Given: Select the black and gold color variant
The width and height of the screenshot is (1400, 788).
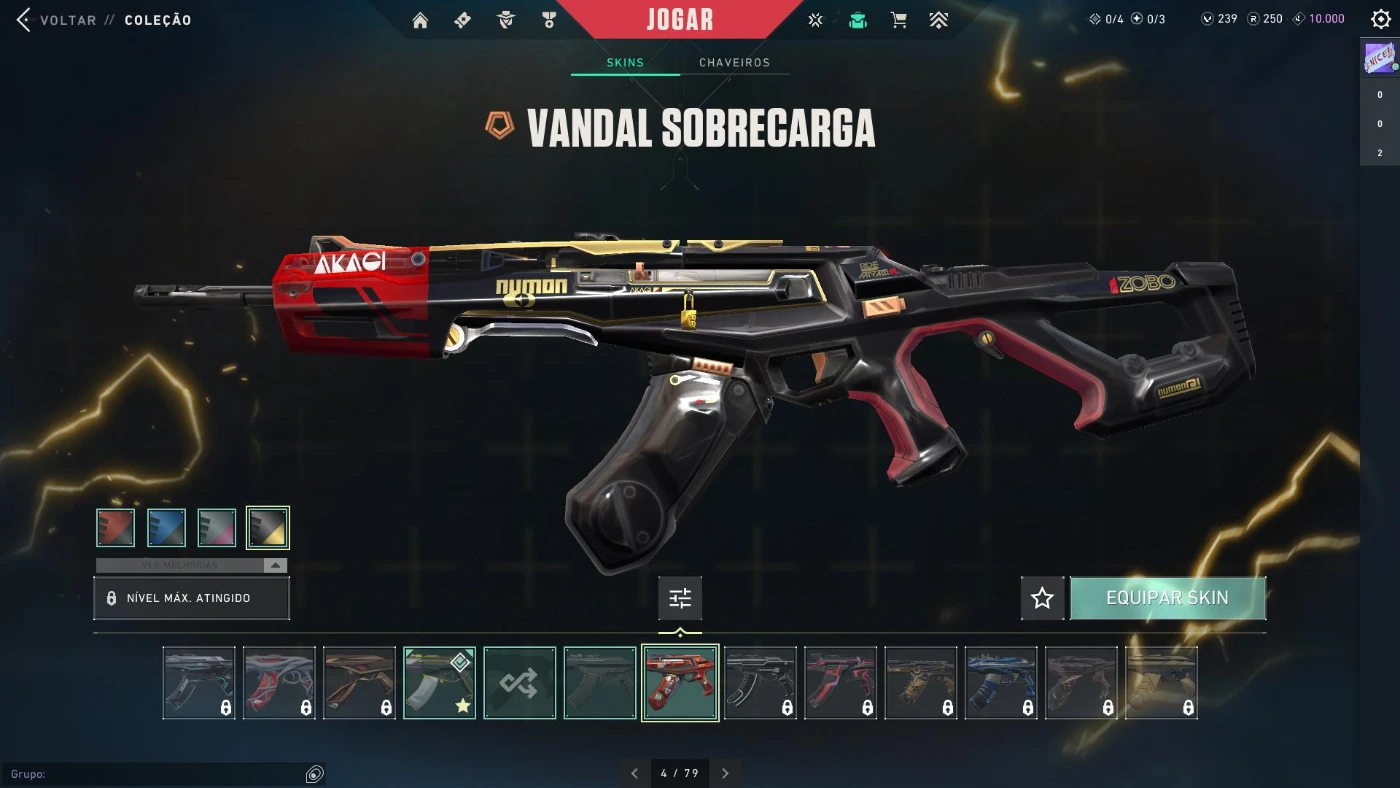Looking at the screenshot, I should click(268, 528).
